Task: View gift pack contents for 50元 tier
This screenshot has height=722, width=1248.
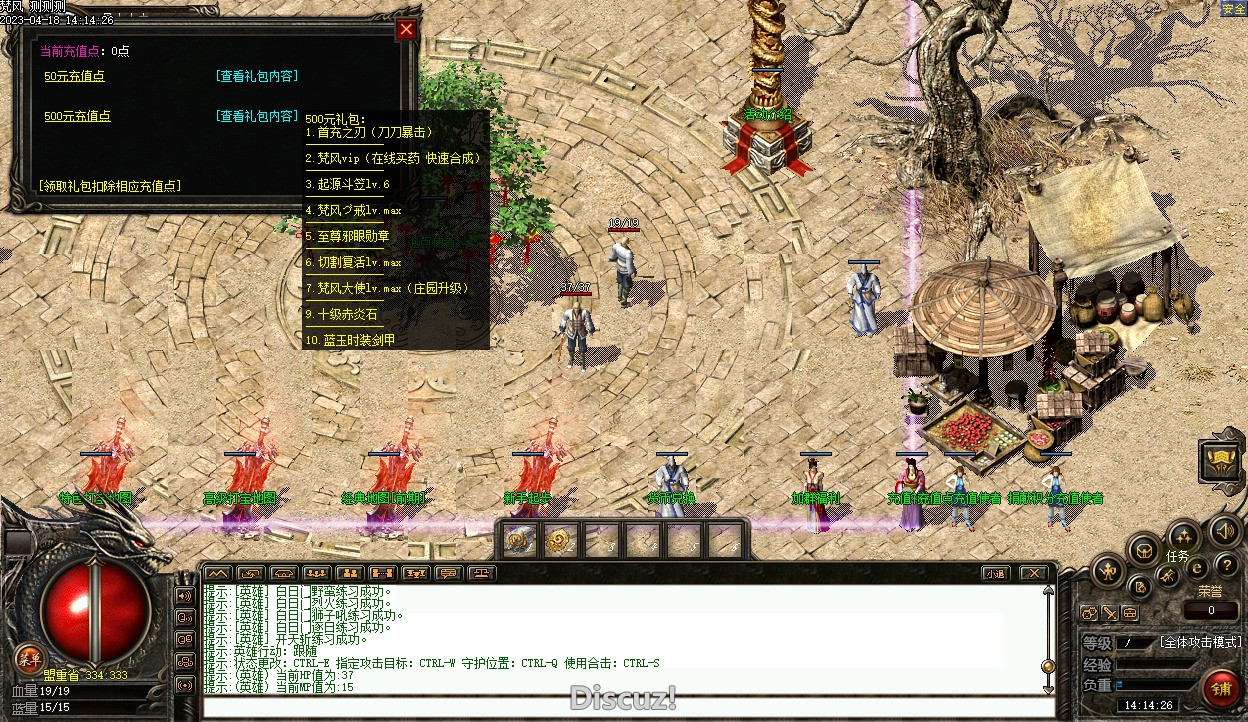Action: coord(256,76)
